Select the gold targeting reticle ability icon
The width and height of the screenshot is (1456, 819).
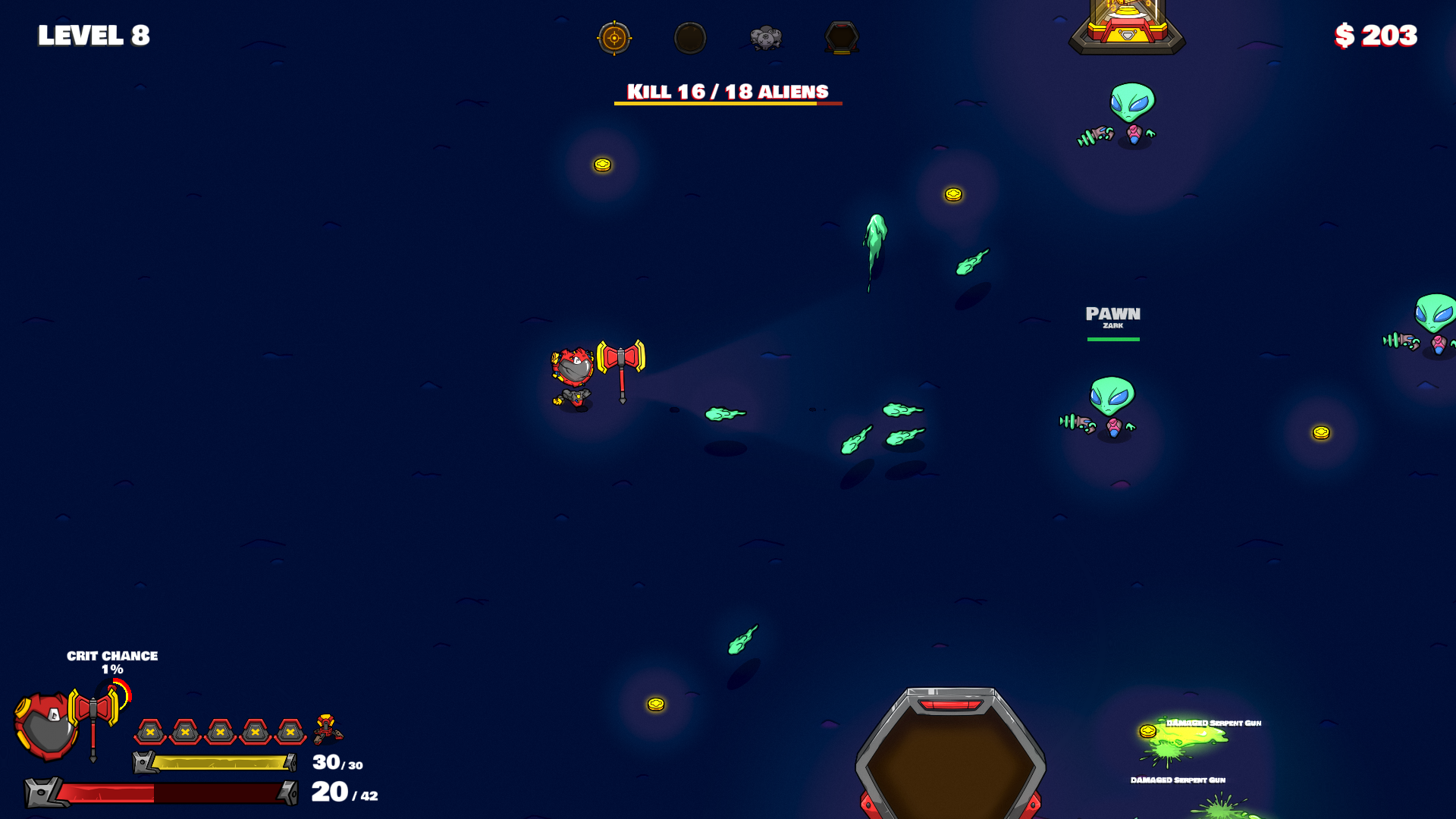point(615,38)
